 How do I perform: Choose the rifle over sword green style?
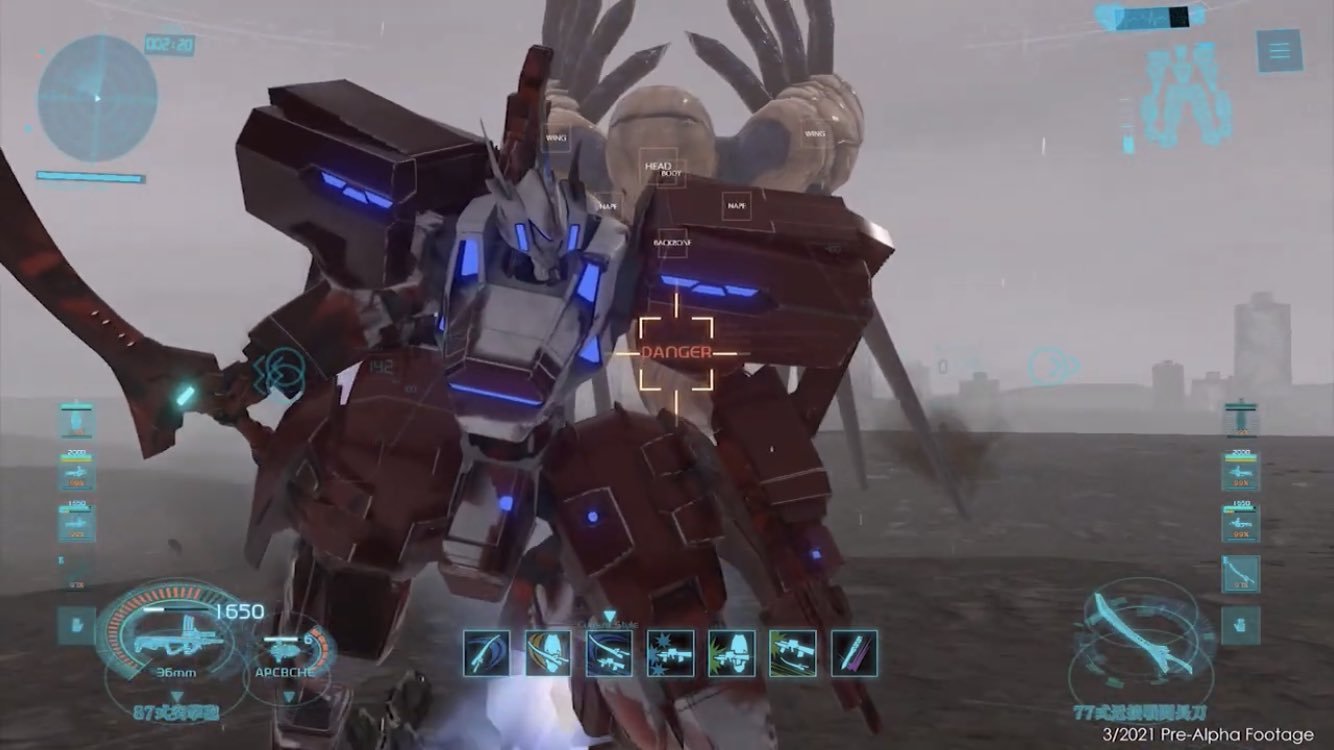point(792,653)
